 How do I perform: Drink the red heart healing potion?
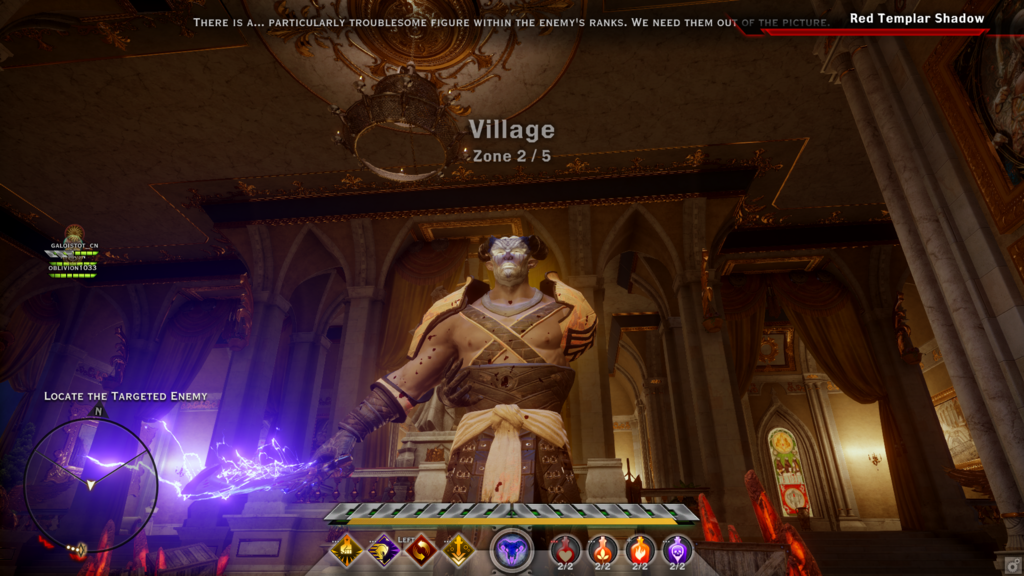(565, 549)
